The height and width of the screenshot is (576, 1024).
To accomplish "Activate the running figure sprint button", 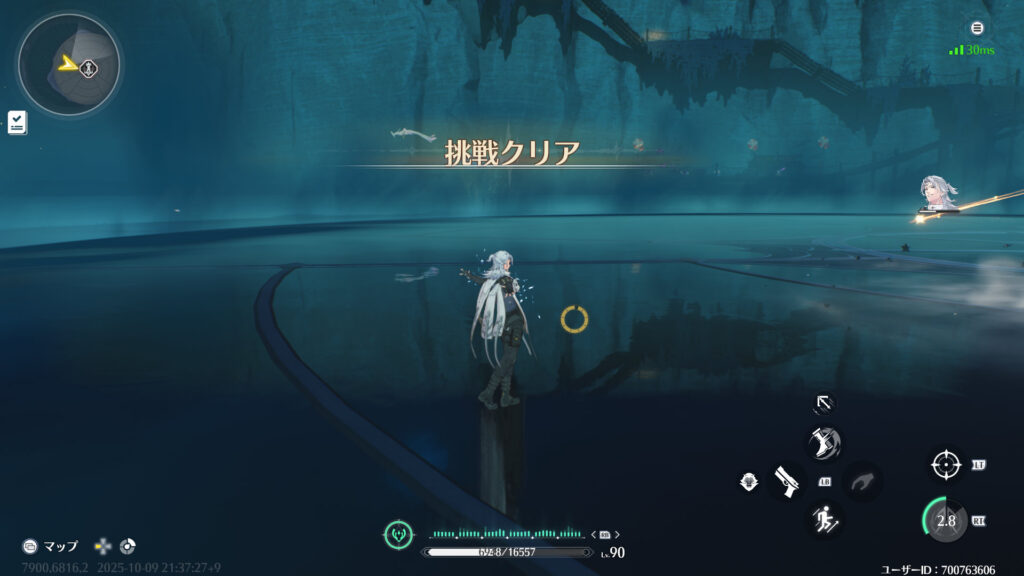I will pyautogui.click(x=824, y=519).
